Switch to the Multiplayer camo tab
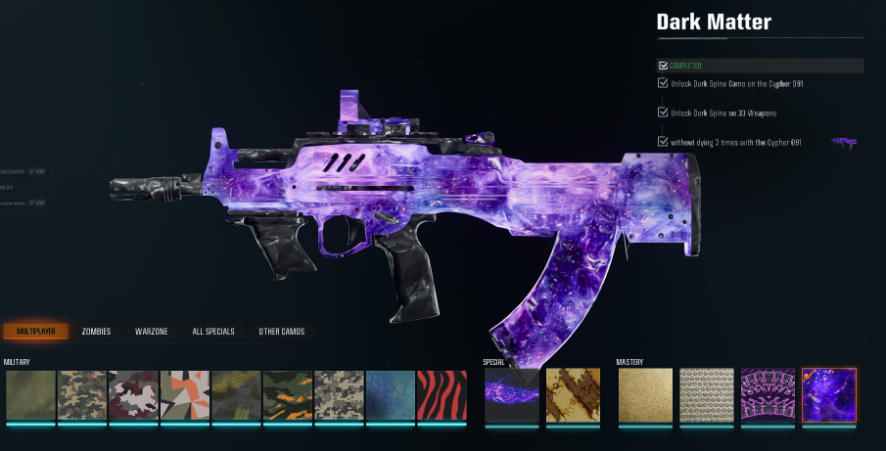 click(35, 331)
